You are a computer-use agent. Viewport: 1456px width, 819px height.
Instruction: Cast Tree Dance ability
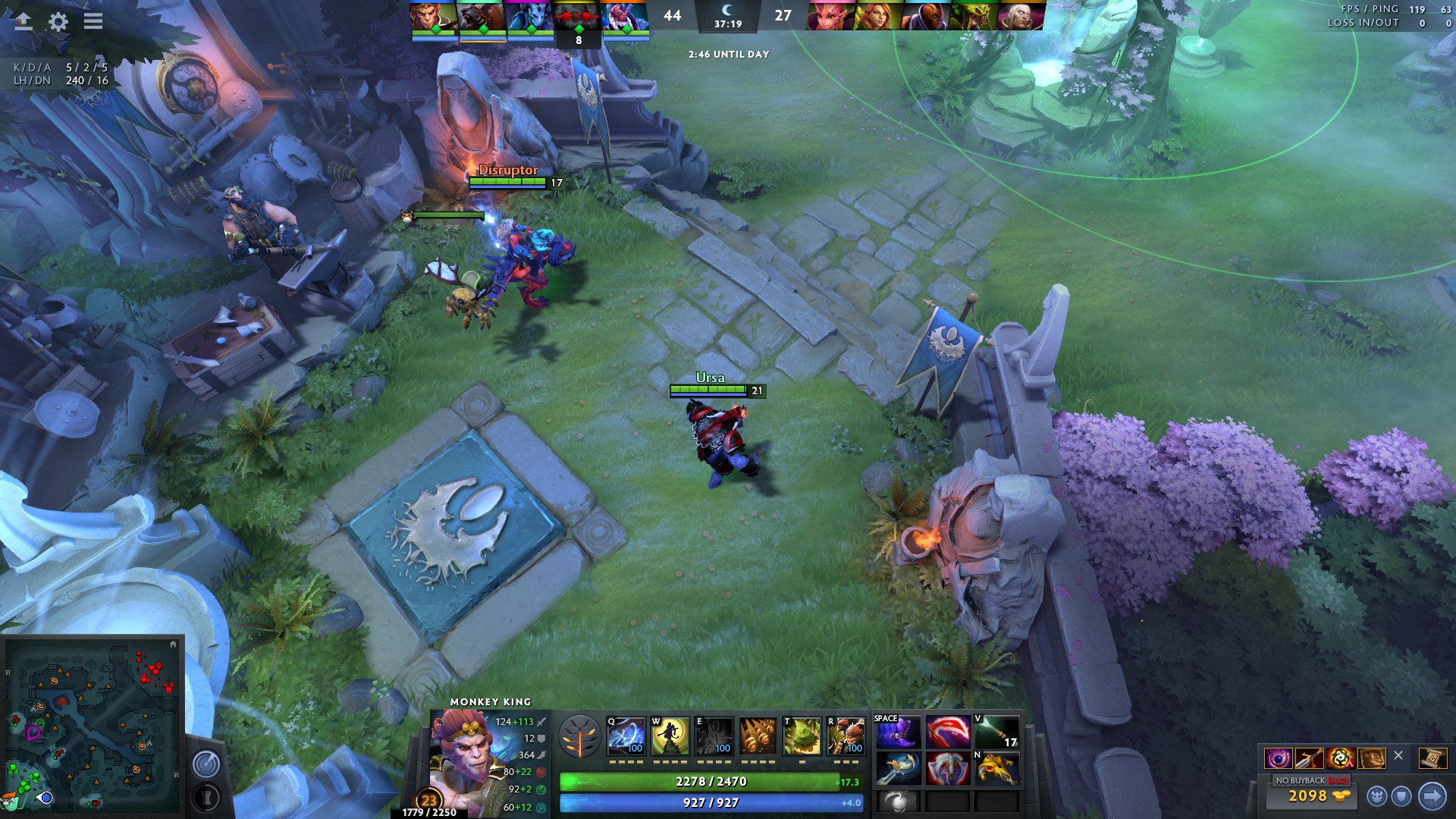[x=670, y=736]
